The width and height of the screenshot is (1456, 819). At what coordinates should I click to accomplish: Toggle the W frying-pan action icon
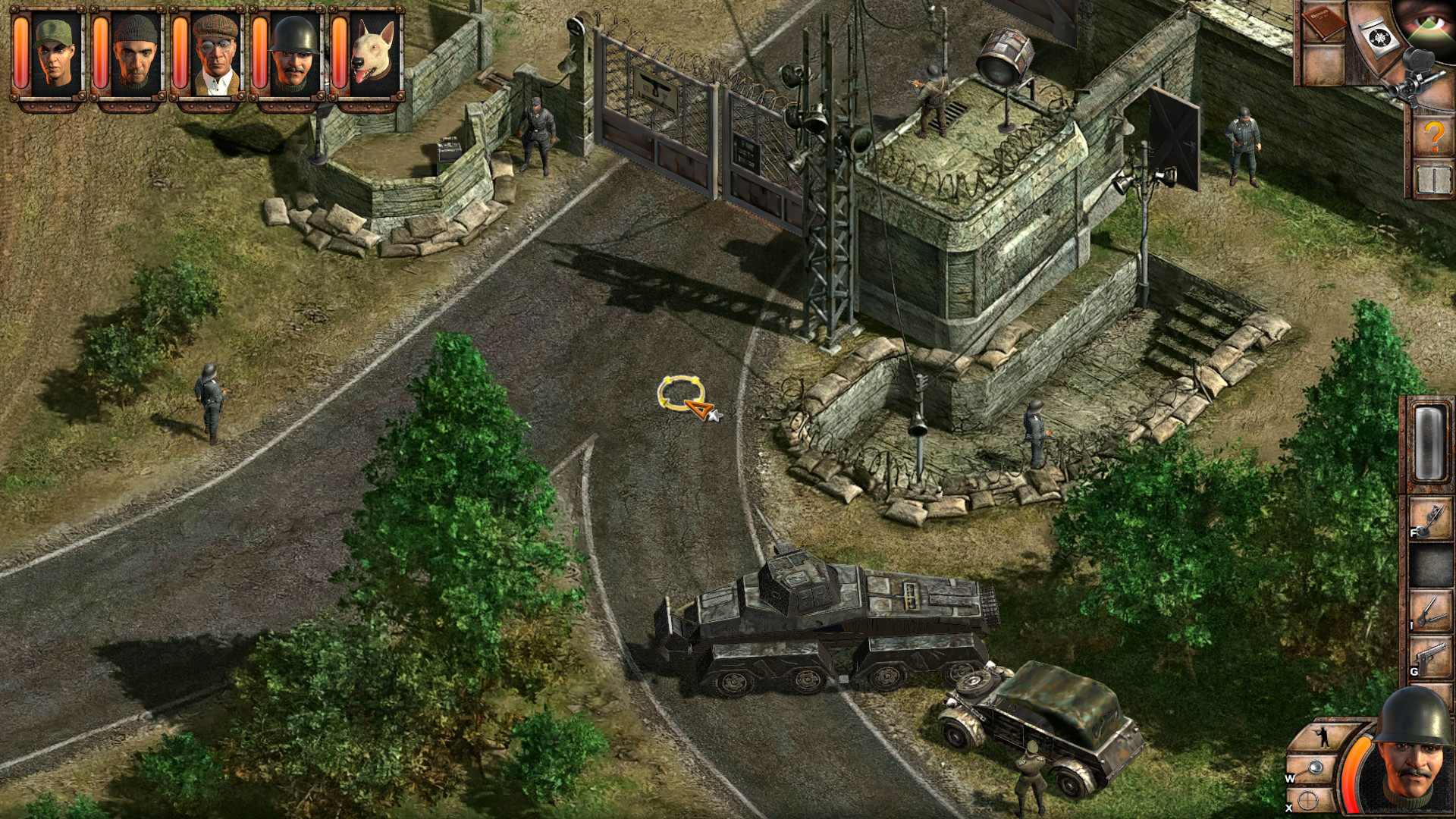1315,767
